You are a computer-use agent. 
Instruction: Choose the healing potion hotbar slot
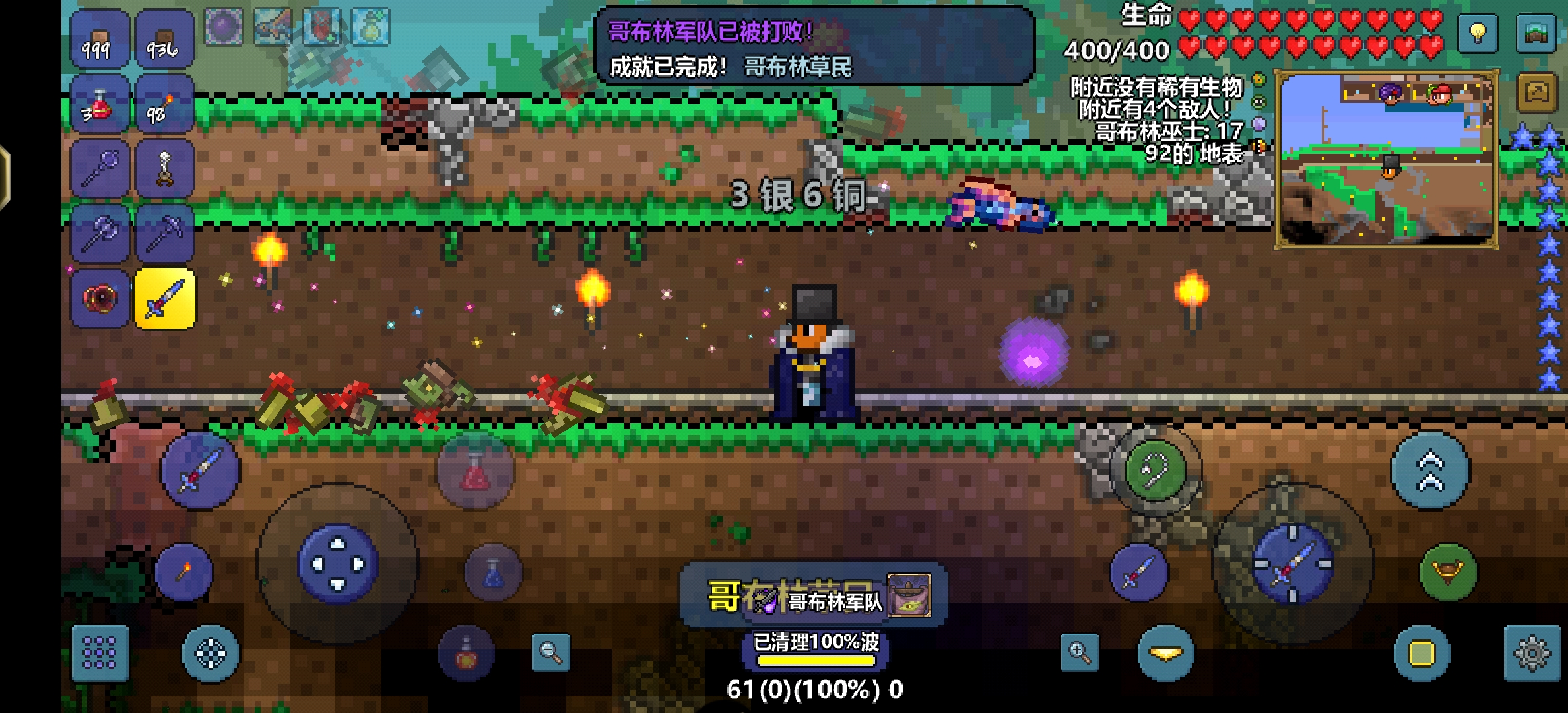(100, 106)
